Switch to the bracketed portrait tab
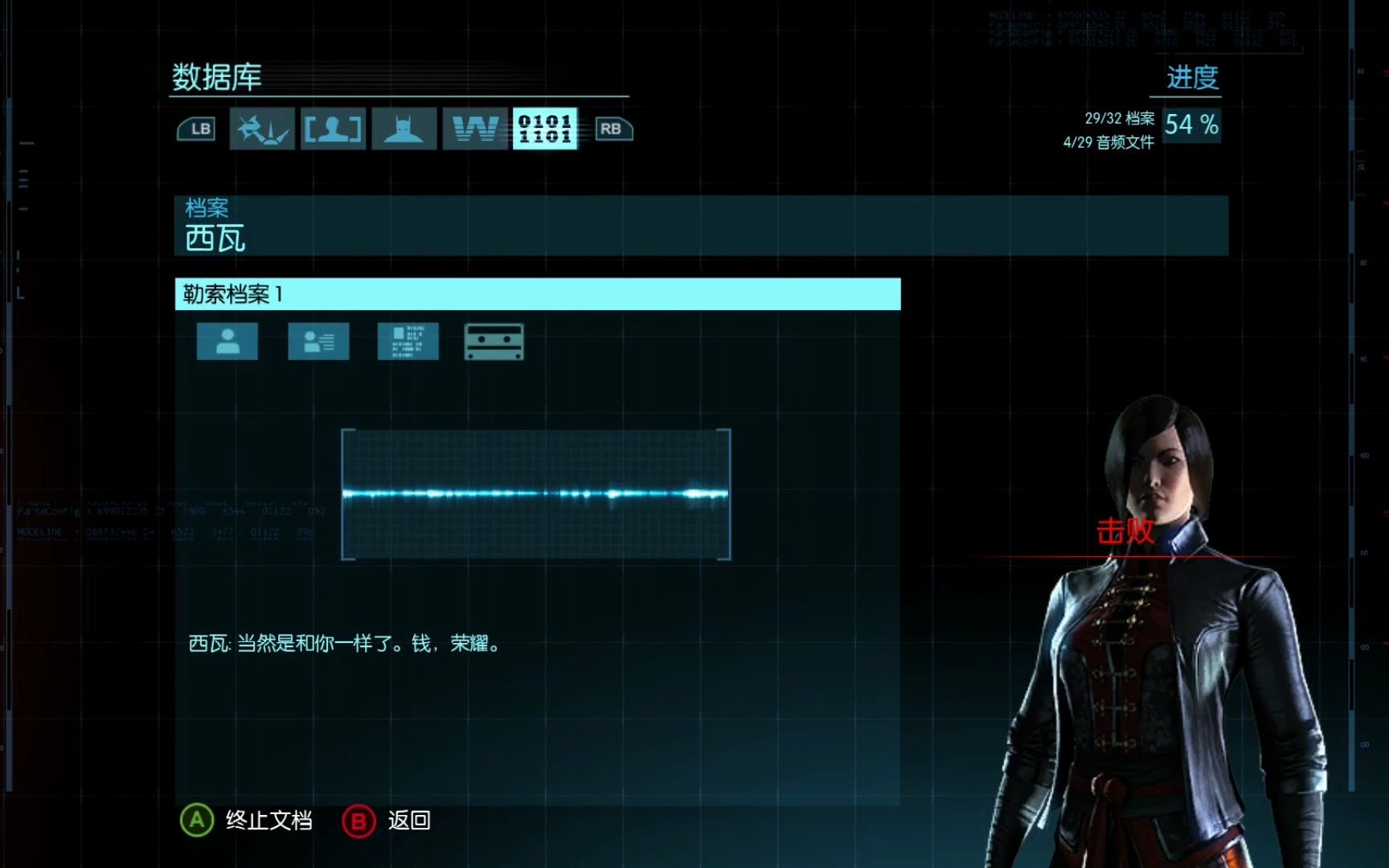 (333, 129)
